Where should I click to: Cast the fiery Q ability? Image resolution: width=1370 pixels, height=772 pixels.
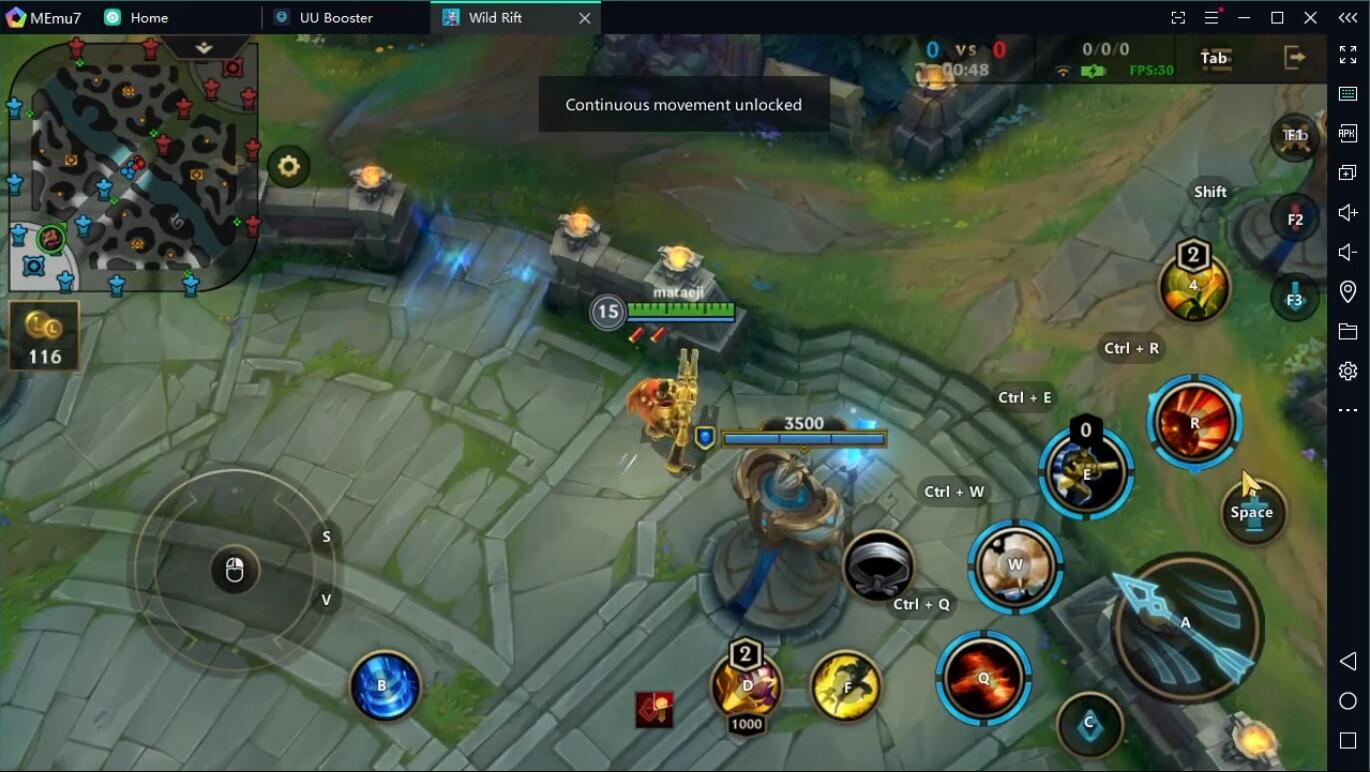[x=983, y=678]
